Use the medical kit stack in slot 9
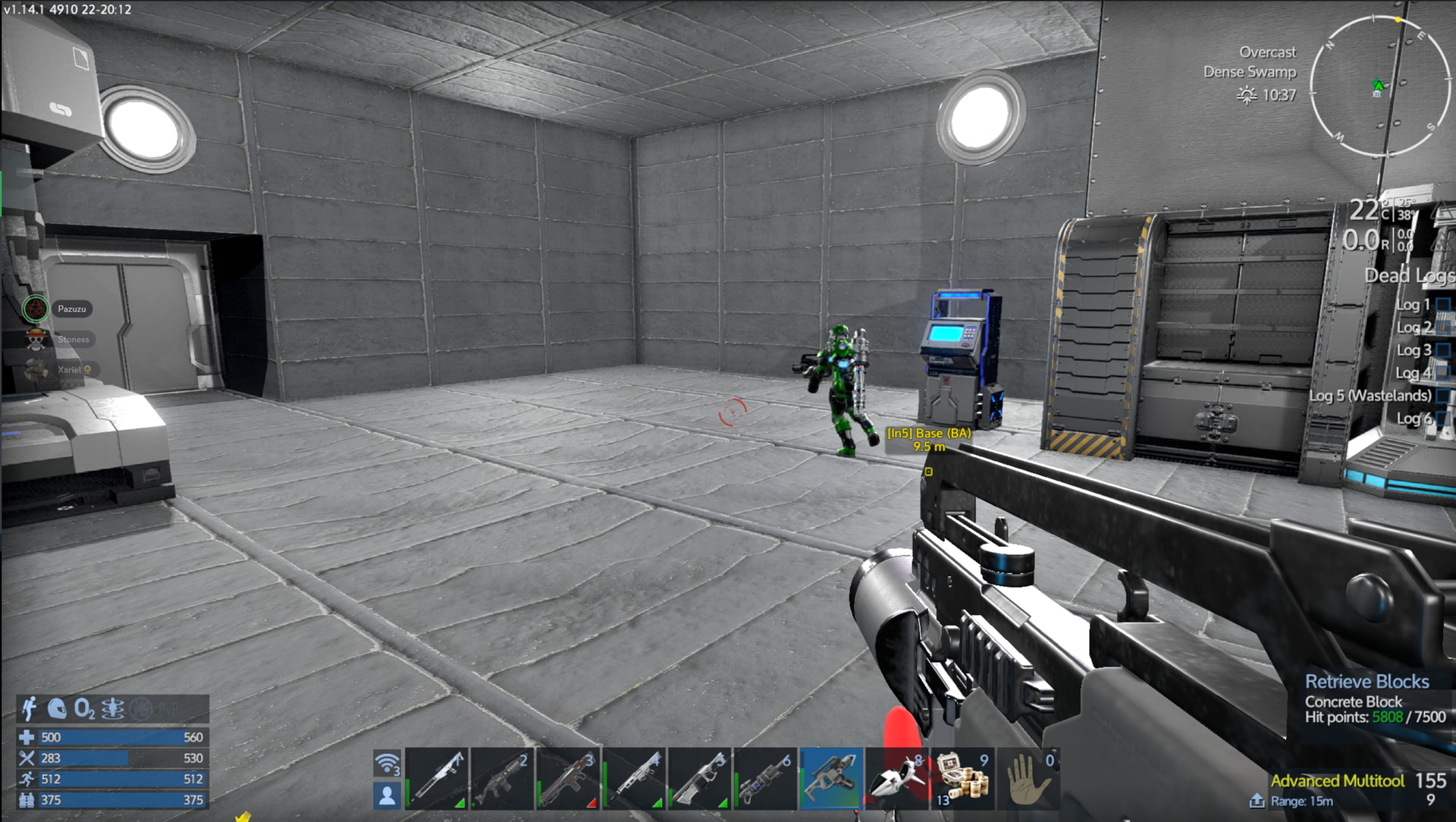1456x822 pixels. tap(962, 779)
